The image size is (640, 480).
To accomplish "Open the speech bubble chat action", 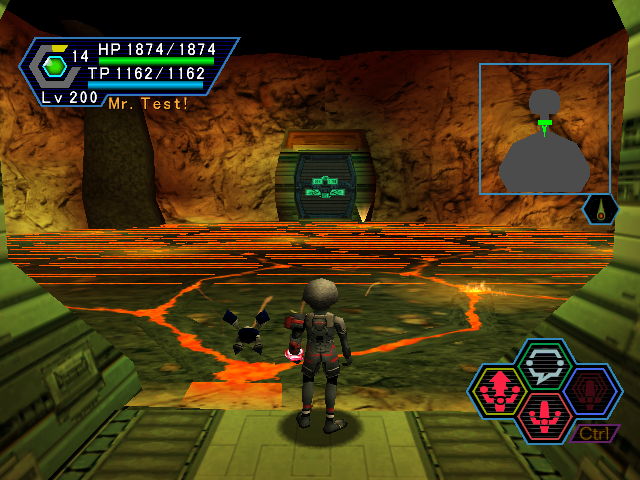I will pyautogui.click(x=546, y=364).
